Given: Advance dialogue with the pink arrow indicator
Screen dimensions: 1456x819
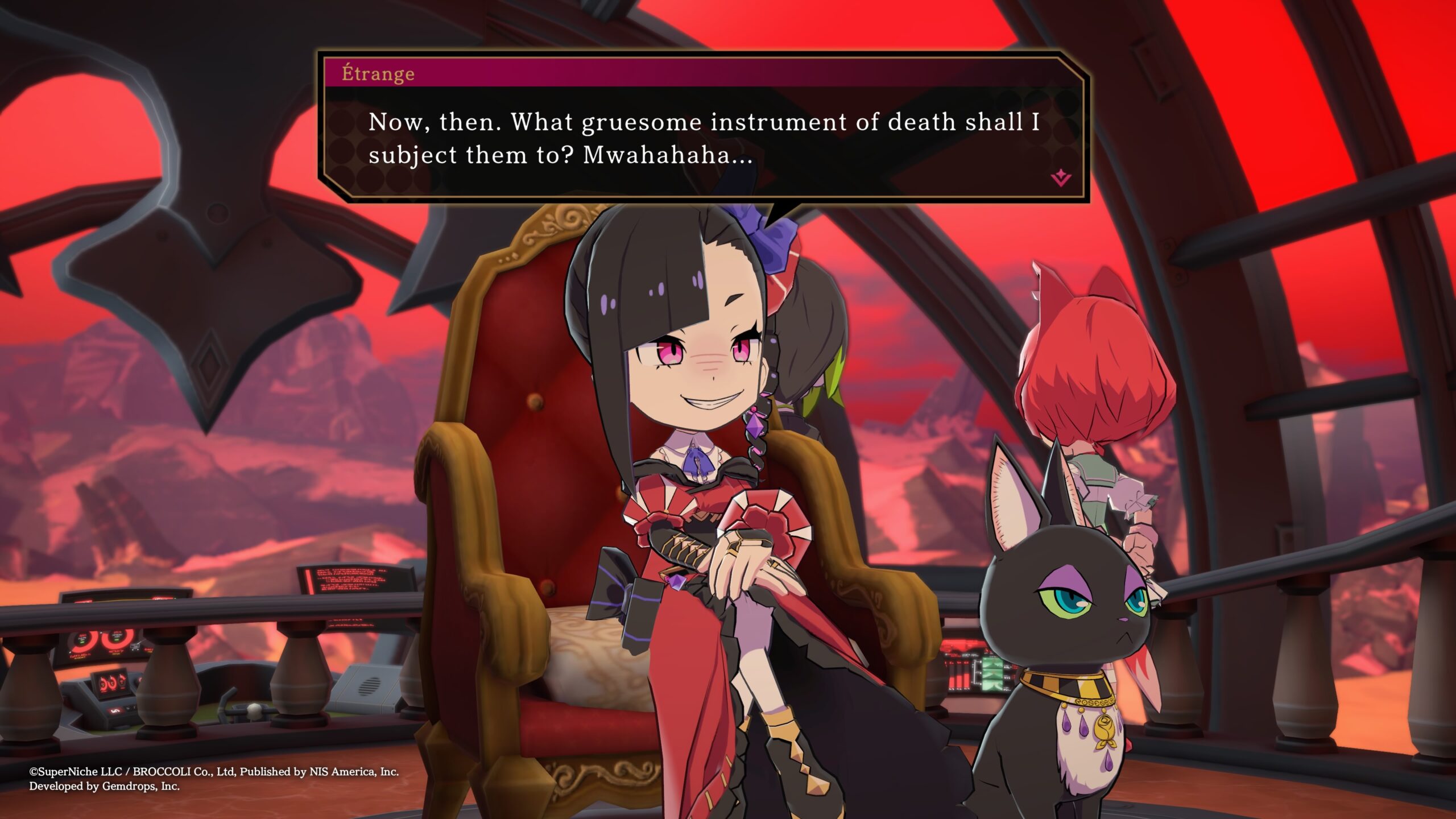Looking at the screenshot, I should point(1061,179).
